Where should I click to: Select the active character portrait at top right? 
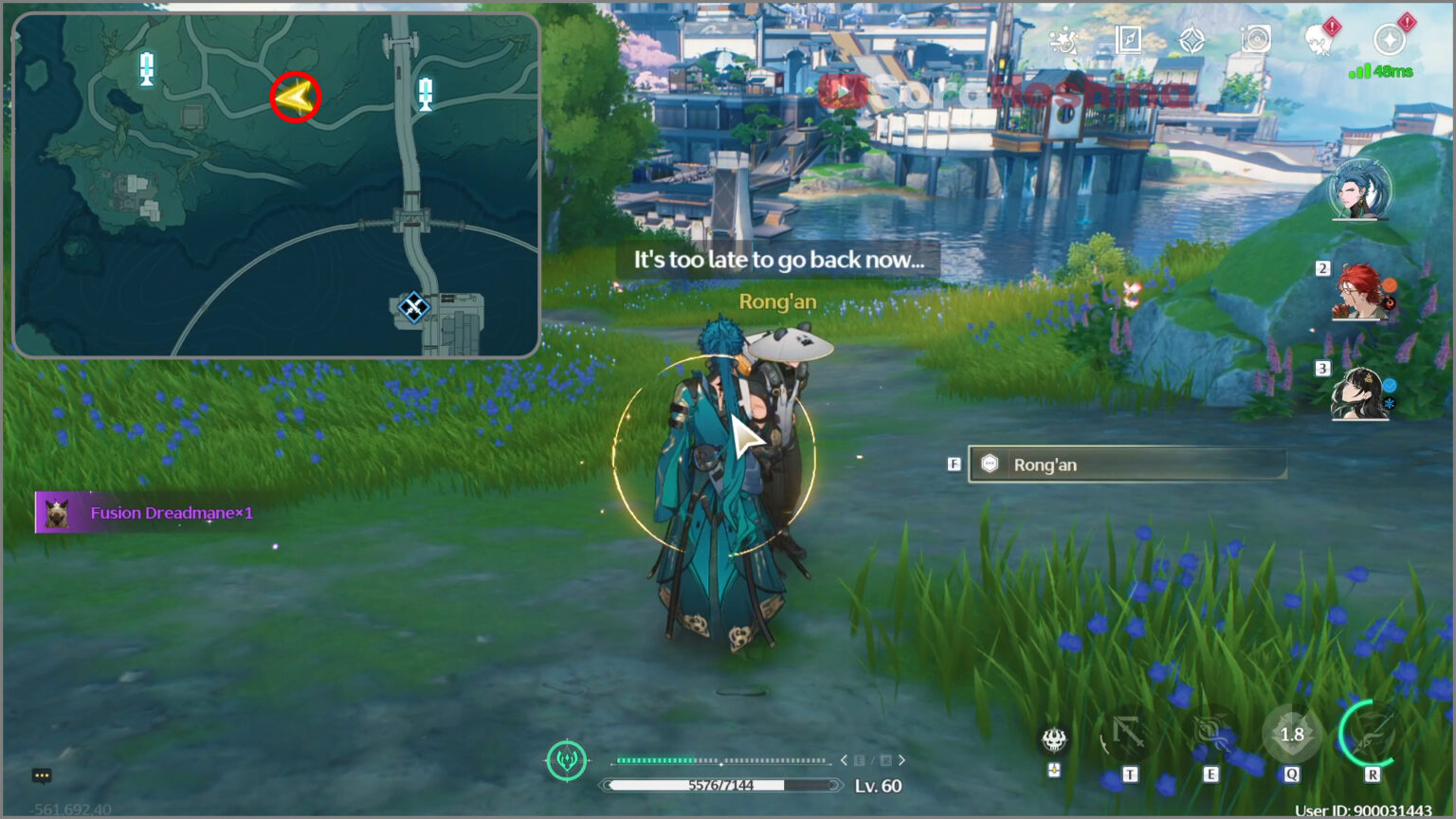pos(1357,194)
